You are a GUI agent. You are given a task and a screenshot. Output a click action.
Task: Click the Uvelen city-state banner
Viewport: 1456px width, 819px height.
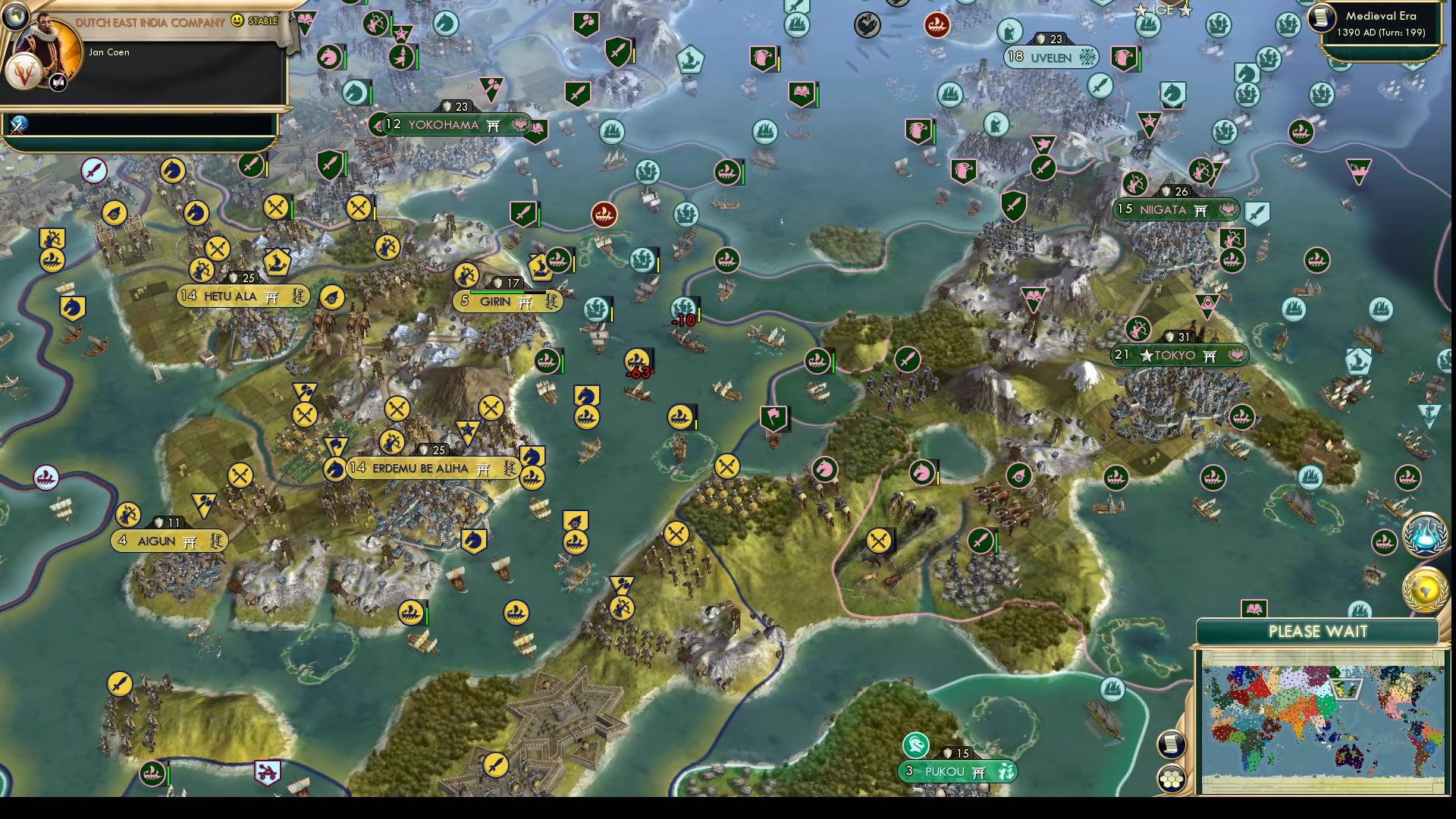point(1051,57)
